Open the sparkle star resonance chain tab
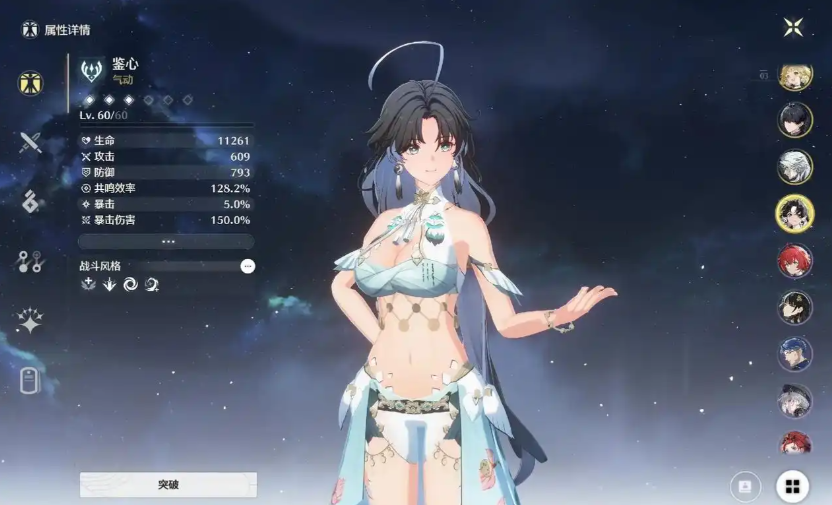The width and height of the screenshot is (832, 505). click(30, 321)
